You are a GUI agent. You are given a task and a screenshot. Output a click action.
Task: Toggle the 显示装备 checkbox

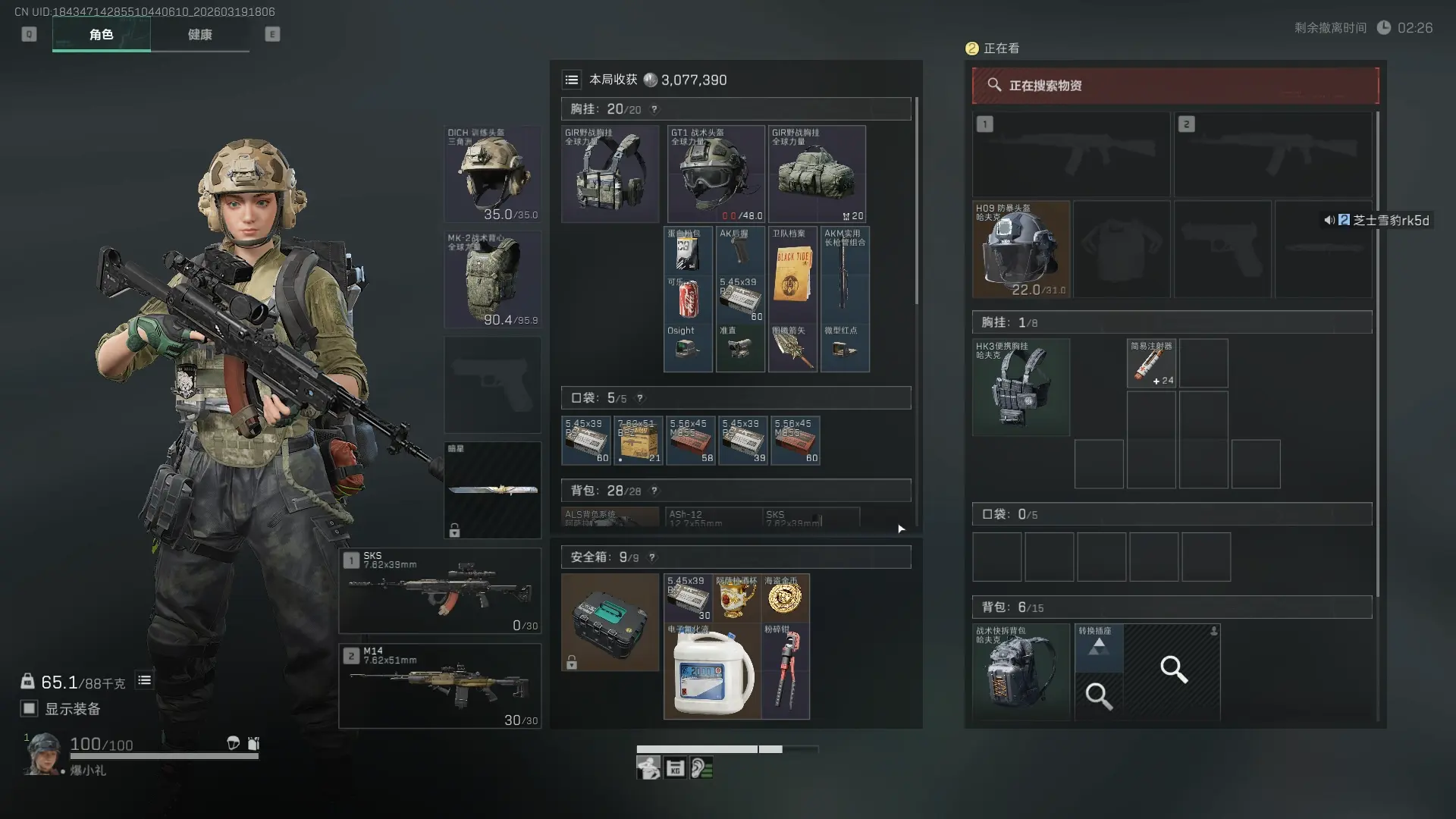tap(30, 708)
